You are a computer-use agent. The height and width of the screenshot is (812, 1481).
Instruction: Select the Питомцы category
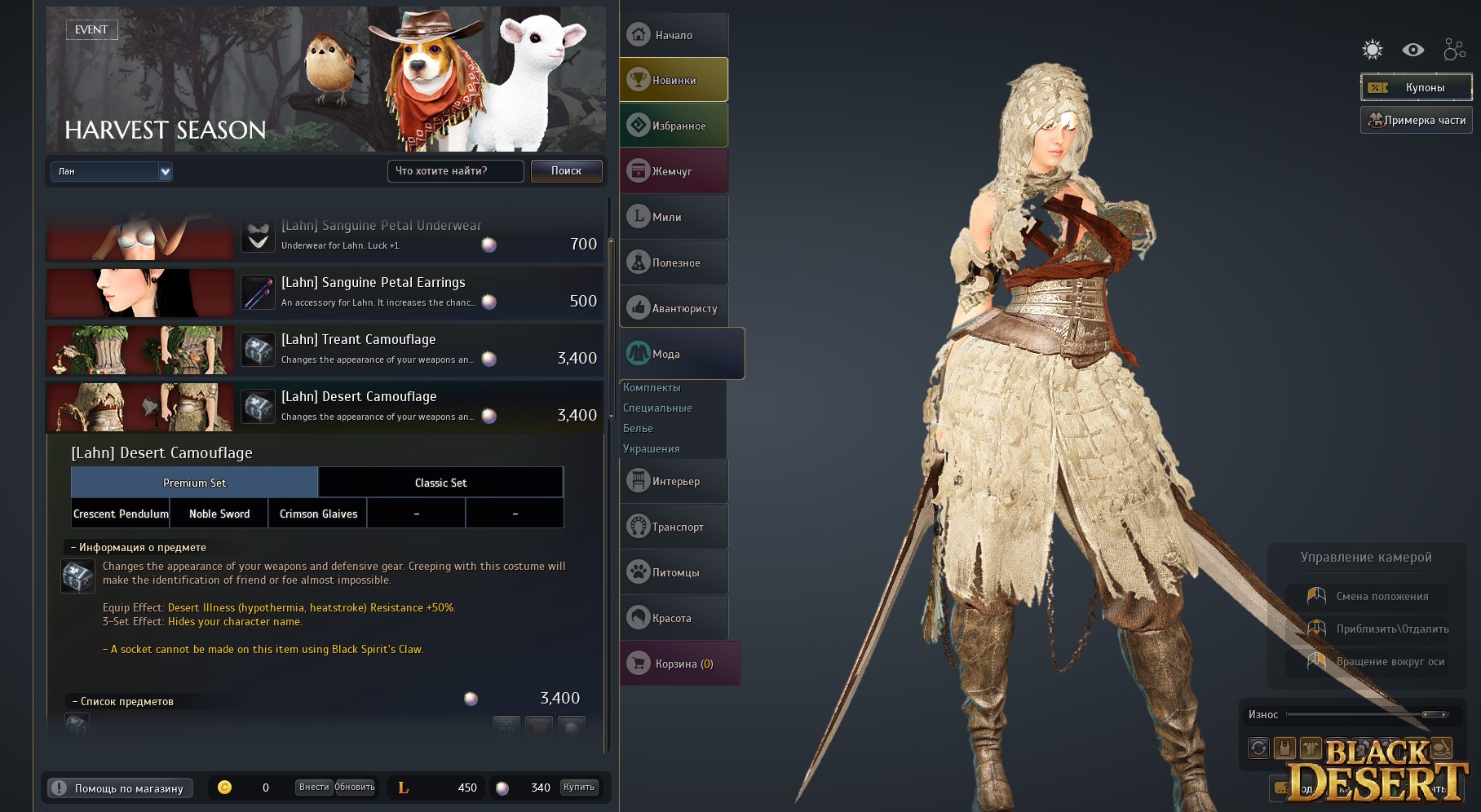point(674,572)
